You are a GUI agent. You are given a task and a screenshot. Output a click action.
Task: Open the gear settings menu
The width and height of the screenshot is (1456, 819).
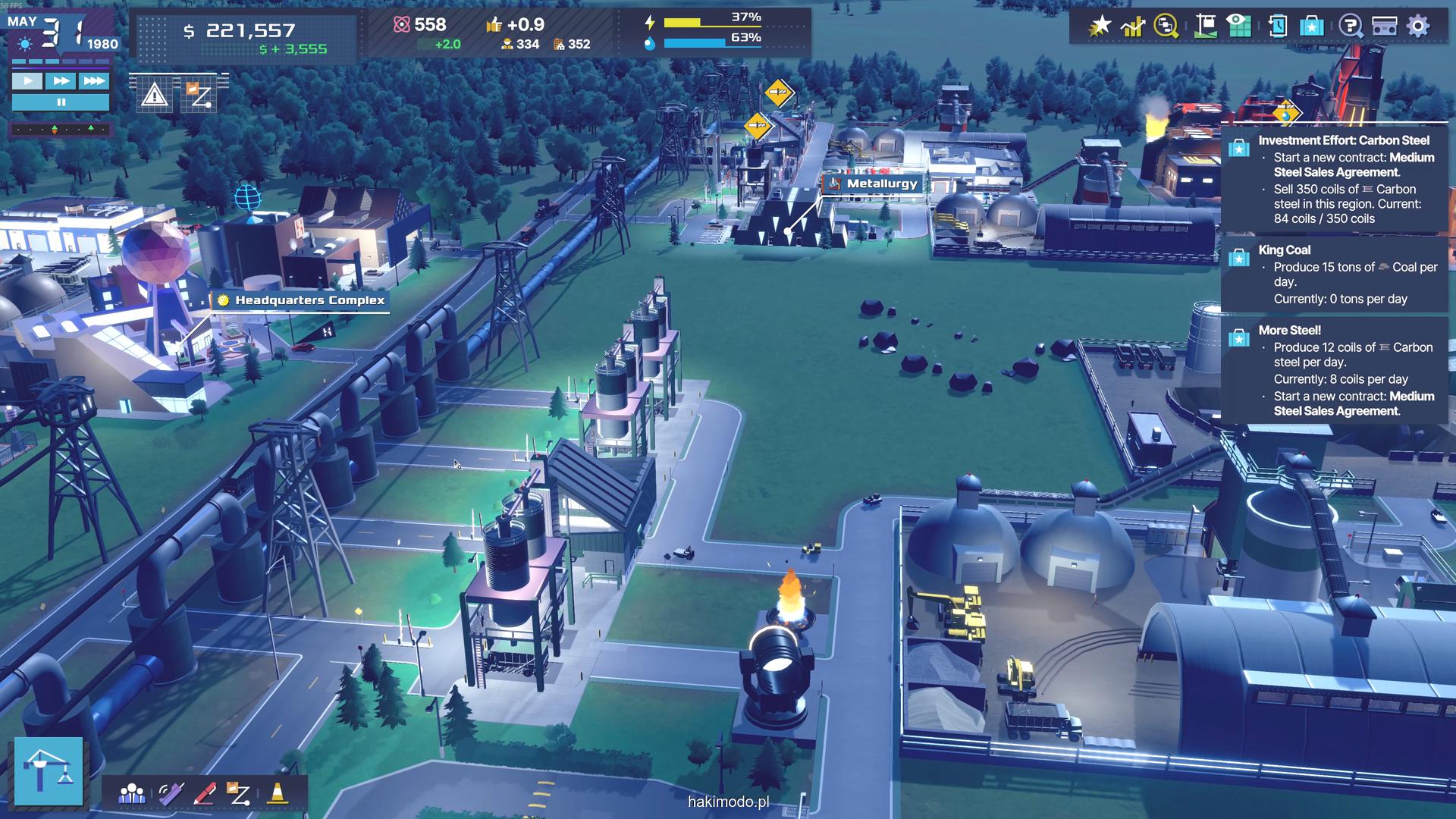tap(1418, 27)
